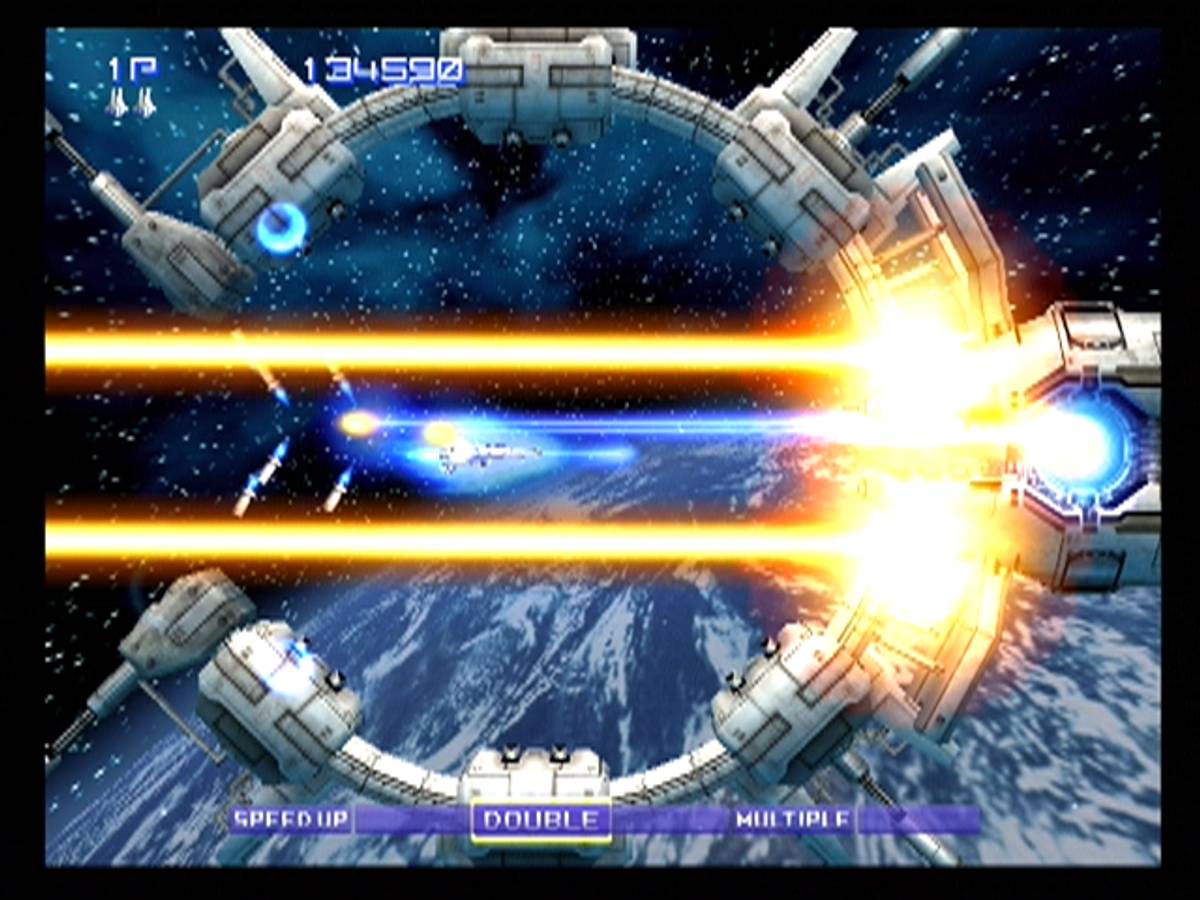1200x900 pixels.
Task: Activate the highlighted DOUBLE power-up
Action: point(541,821)
